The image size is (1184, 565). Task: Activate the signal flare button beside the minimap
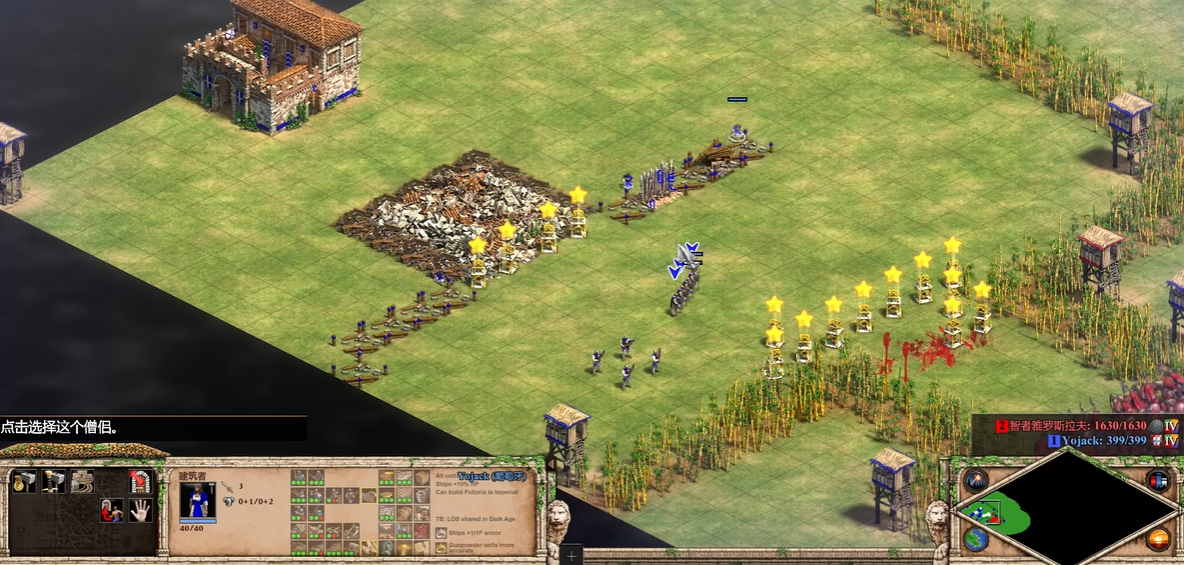[975, 480]
